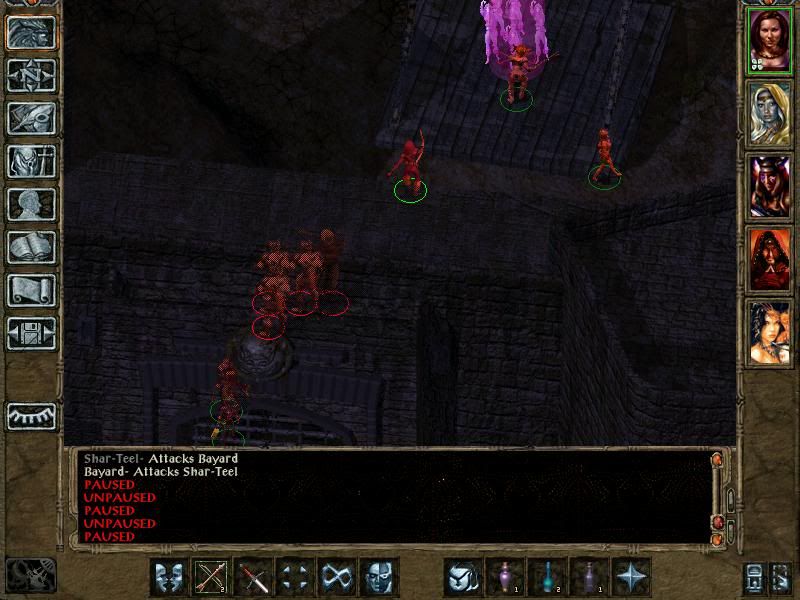The image size is (800, 600).
Task: Show the character record silhouette button
Action: click(x=31, y=205)
